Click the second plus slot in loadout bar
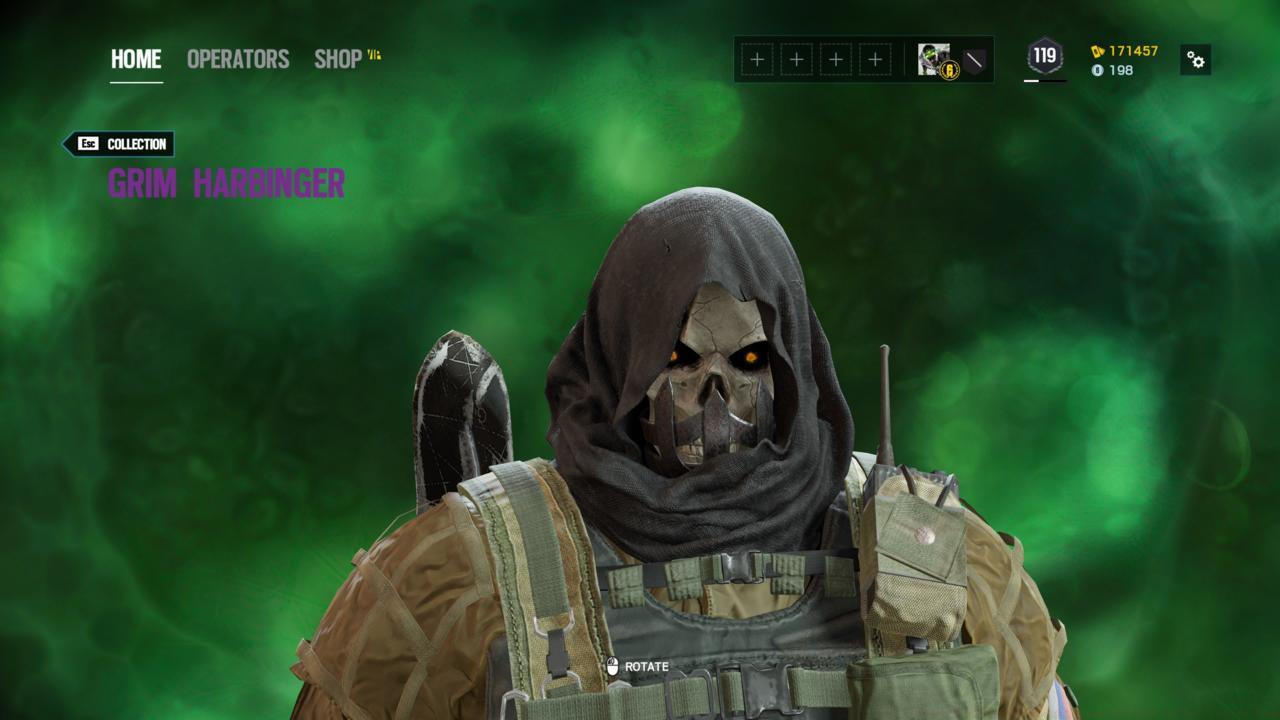1280x720 pixels. point(795,60)
